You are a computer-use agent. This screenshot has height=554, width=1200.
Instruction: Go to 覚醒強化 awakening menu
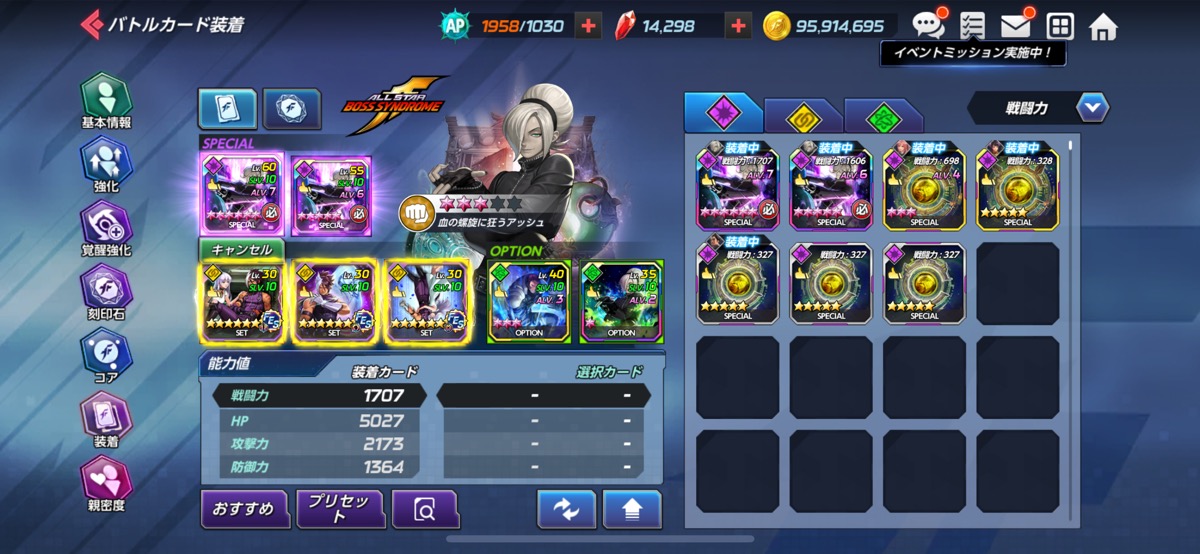point(105,229)
